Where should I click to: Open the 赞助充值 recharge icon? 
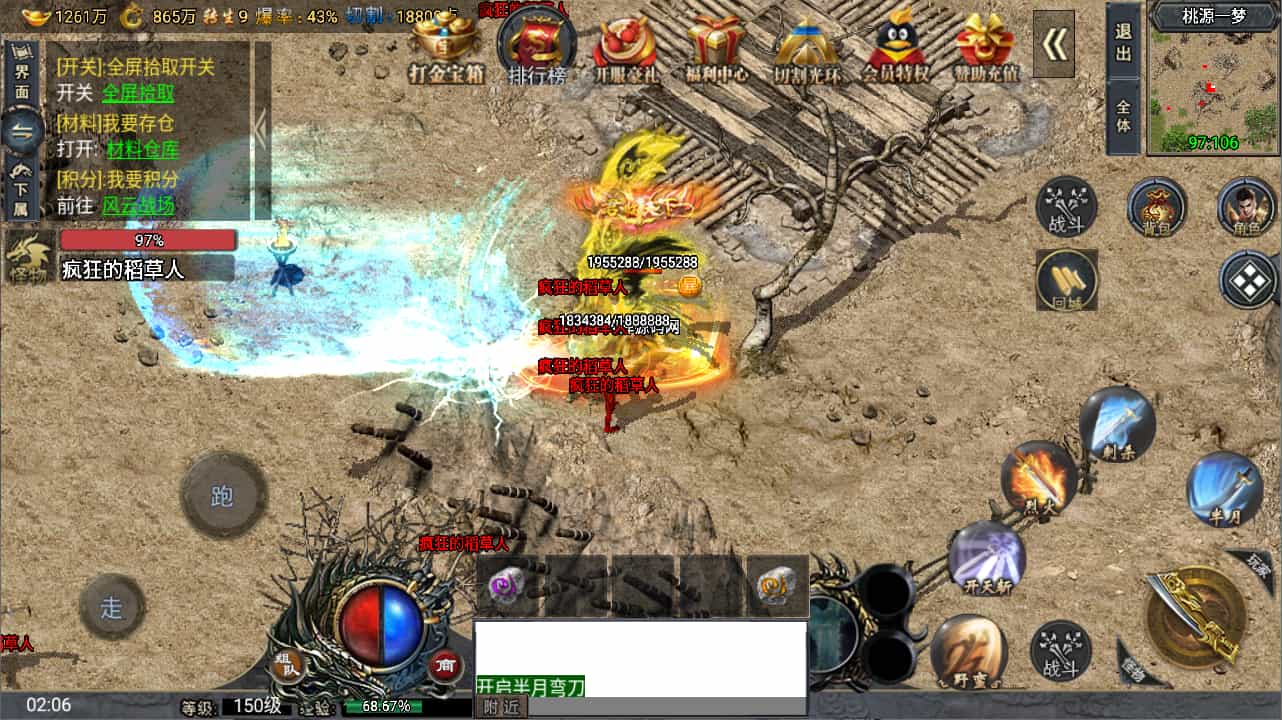click(x=985, y=44)
